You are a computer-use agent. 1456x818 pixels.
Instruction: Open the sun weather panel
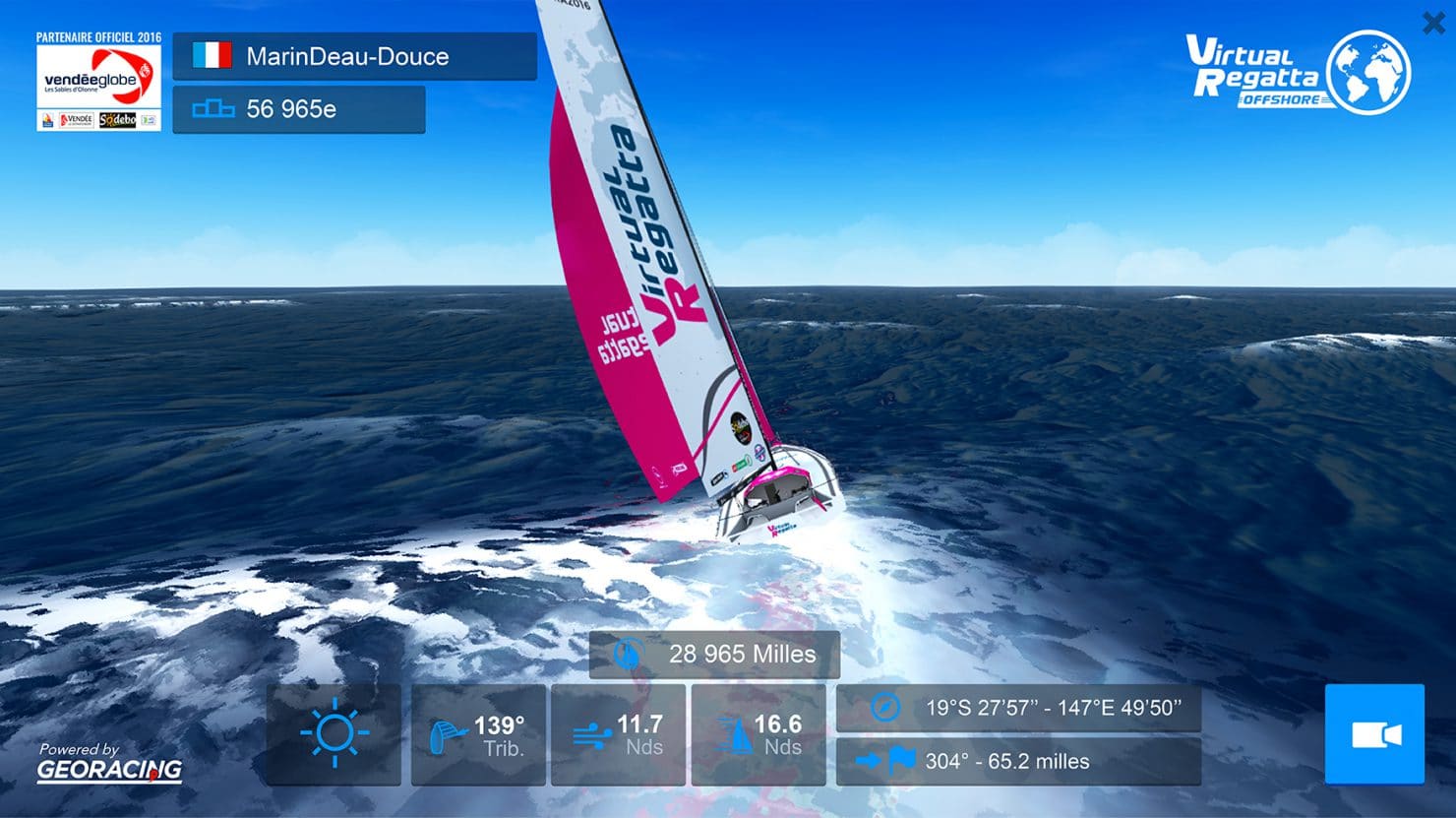pos(334,734)
